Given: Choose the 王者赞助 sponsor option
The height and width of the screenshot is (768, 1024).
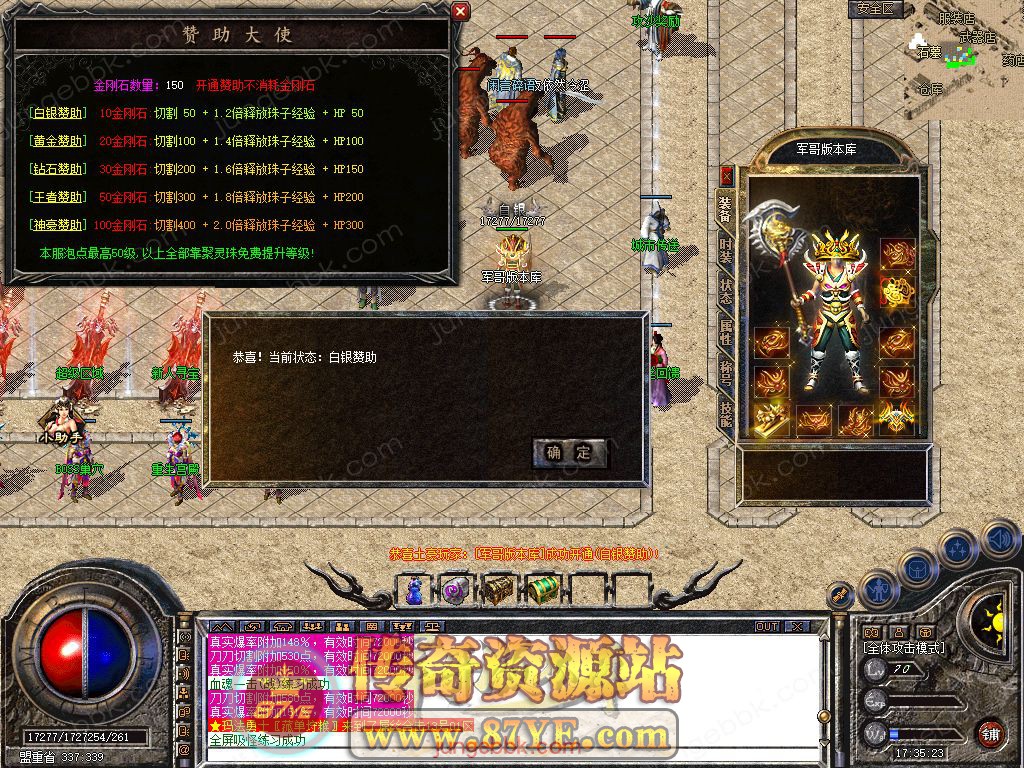Looking at the screenshot, I should coord(58,197).
